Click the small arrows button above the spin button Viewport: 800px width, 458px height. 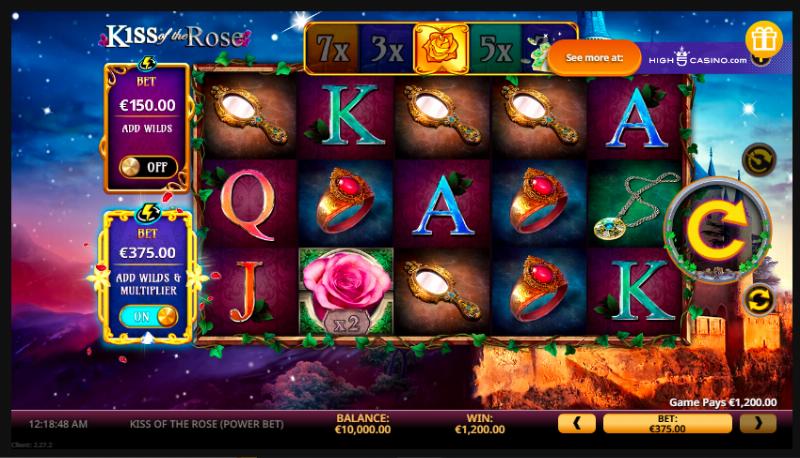757,159
